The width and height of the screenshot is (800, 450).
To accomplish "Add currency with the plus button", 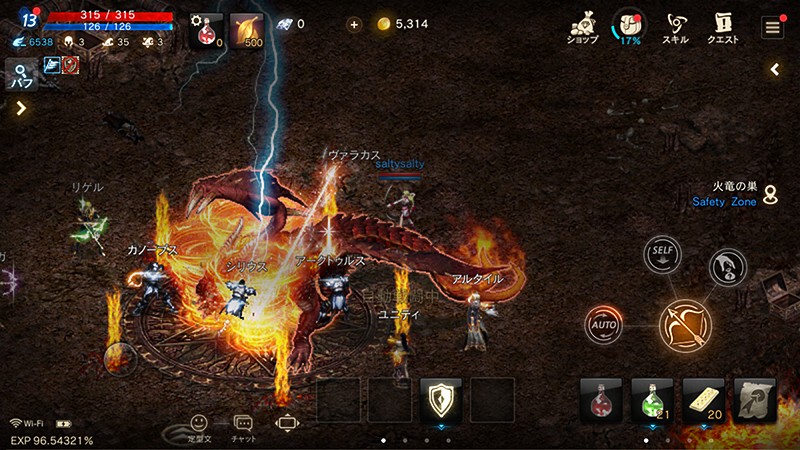I will click(354, 24).
